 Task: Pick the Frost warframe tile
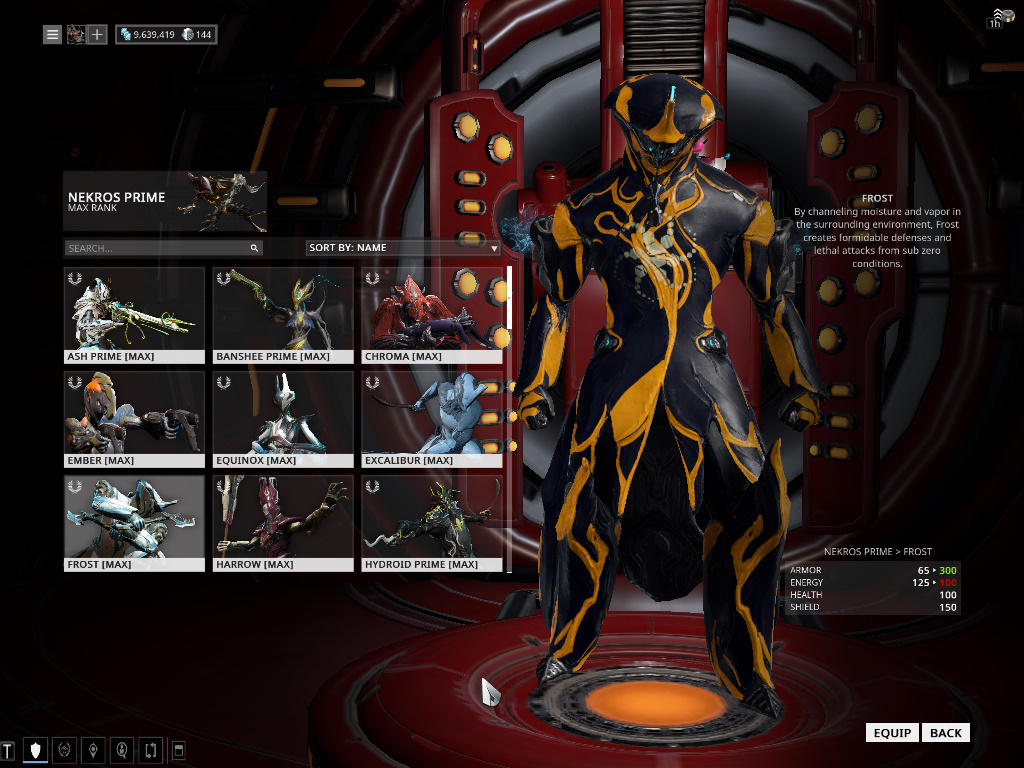click(x=134, y=523)
